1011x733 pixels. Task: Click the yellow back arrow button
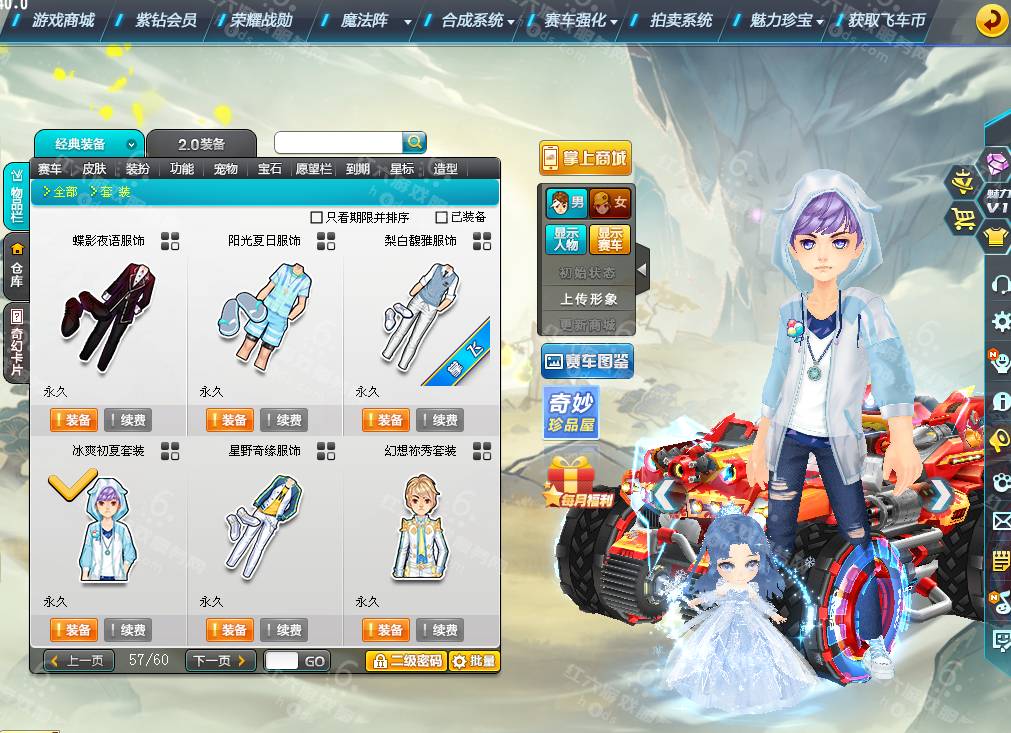(991, 20)
